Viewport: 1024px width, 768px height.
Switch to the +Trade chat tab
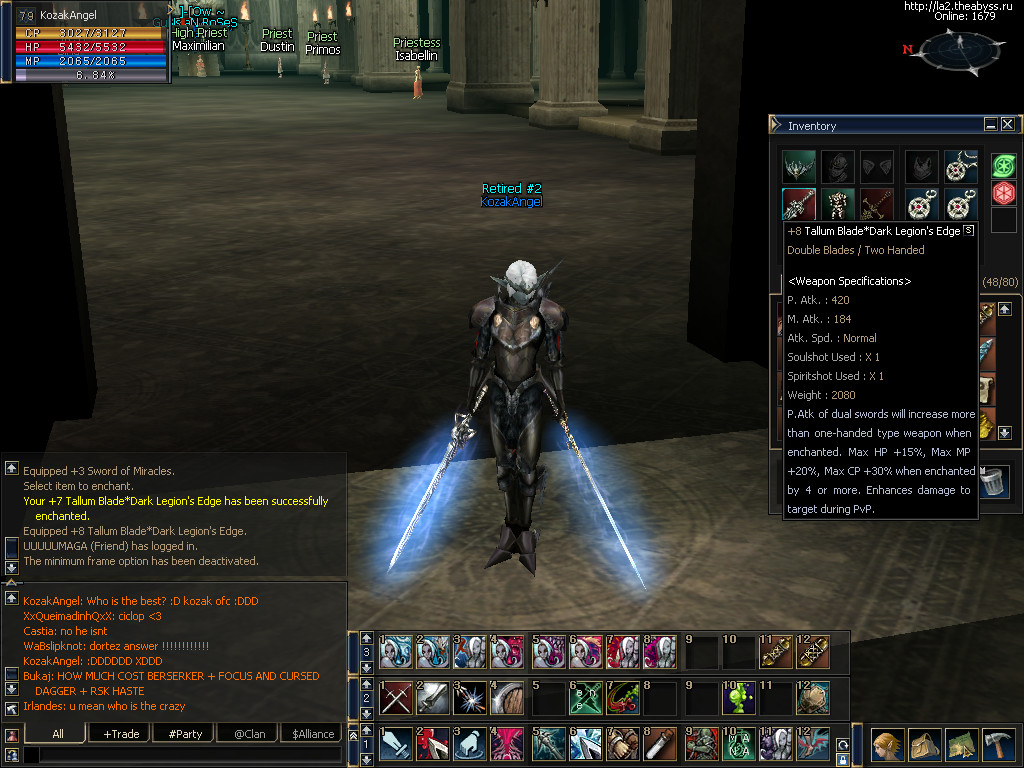click(x=121, y=734)
